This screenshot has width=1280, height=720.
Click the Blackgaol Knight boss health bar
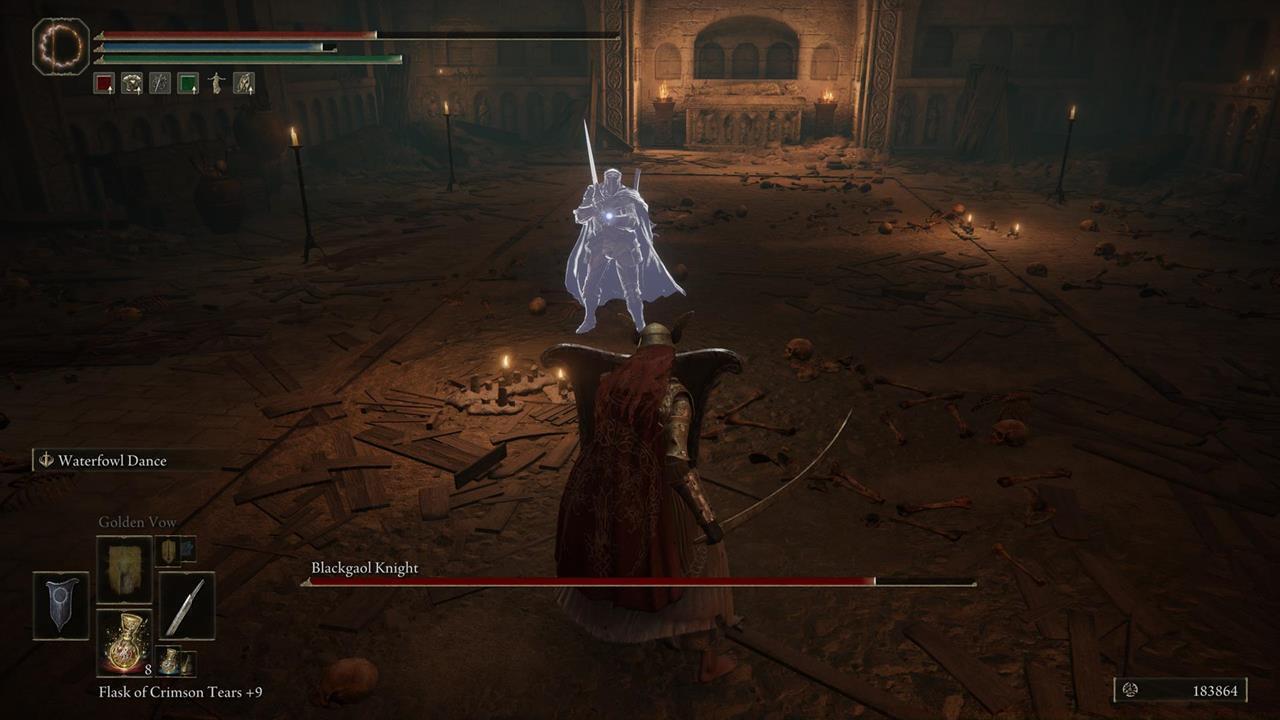[640, 581]
